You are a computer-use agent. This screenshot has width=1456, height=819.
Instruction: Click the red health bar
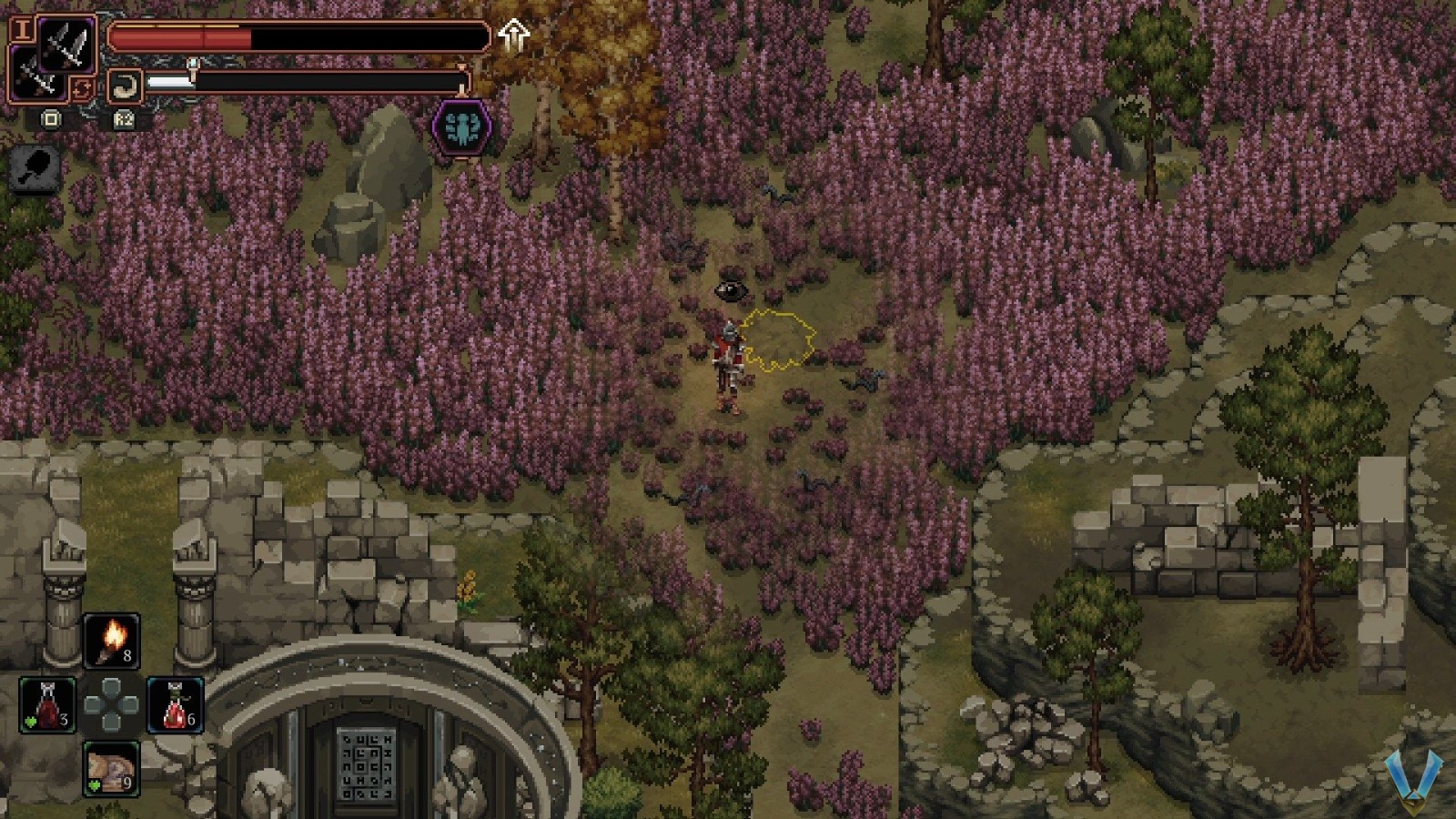(x=227, y=36)
